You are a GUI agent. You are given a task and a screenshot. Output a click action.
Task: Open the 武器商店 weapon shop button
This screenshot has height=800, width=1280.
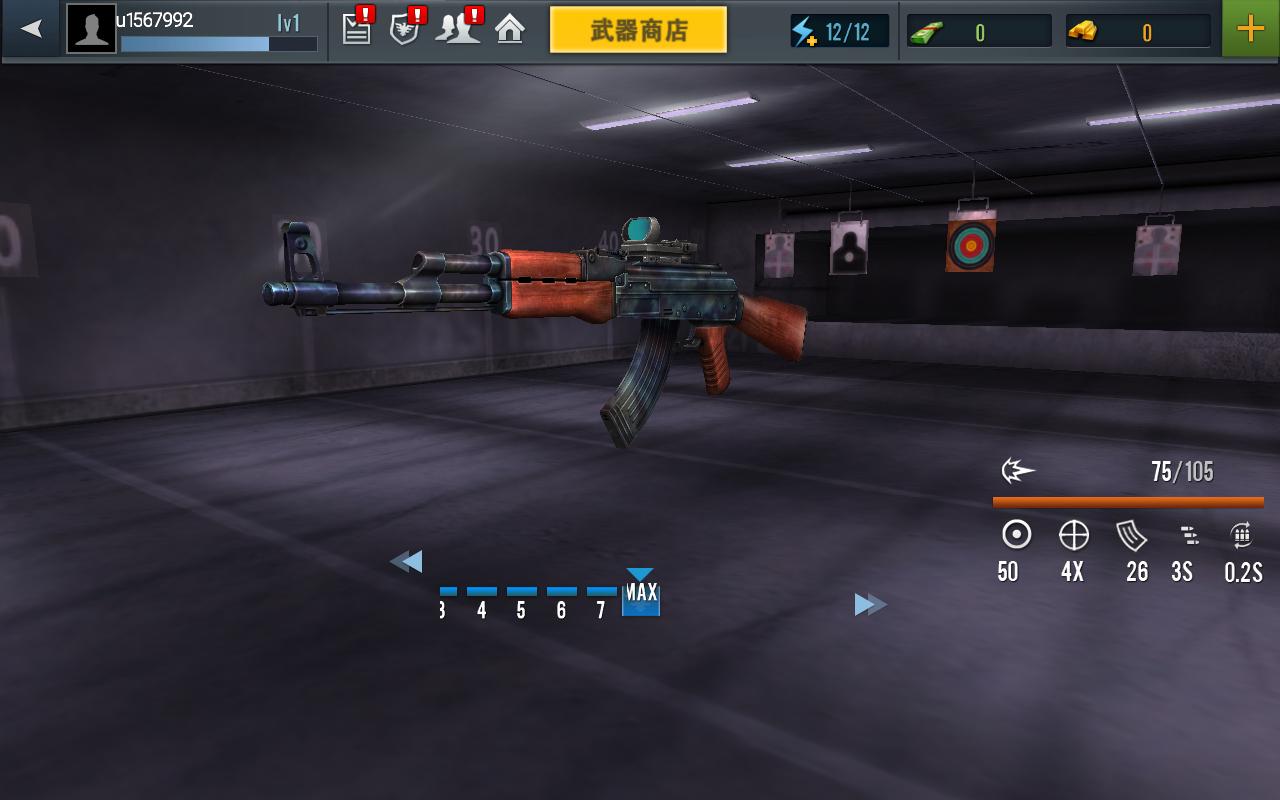639,29
